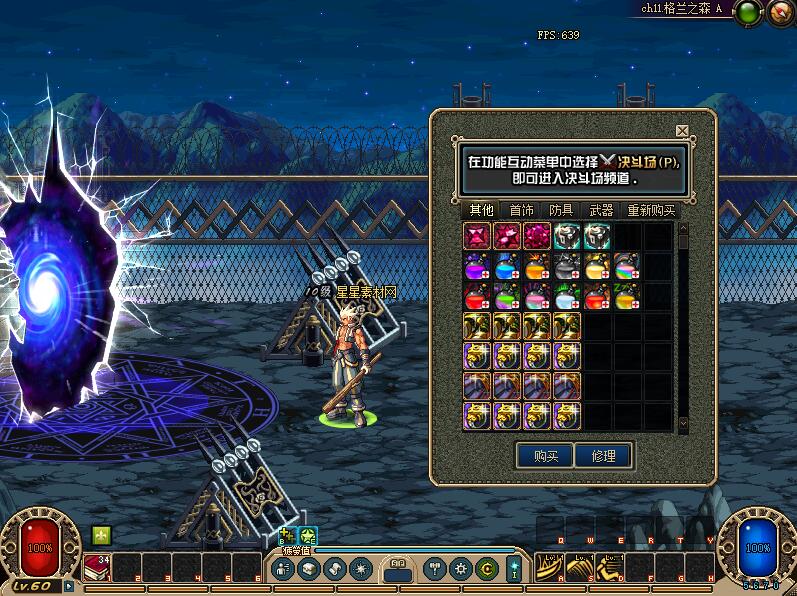The width and height of the screenshot is (797, 596).
Task: Switch to the 其他 (Other) tab
Action: (481, 210)
